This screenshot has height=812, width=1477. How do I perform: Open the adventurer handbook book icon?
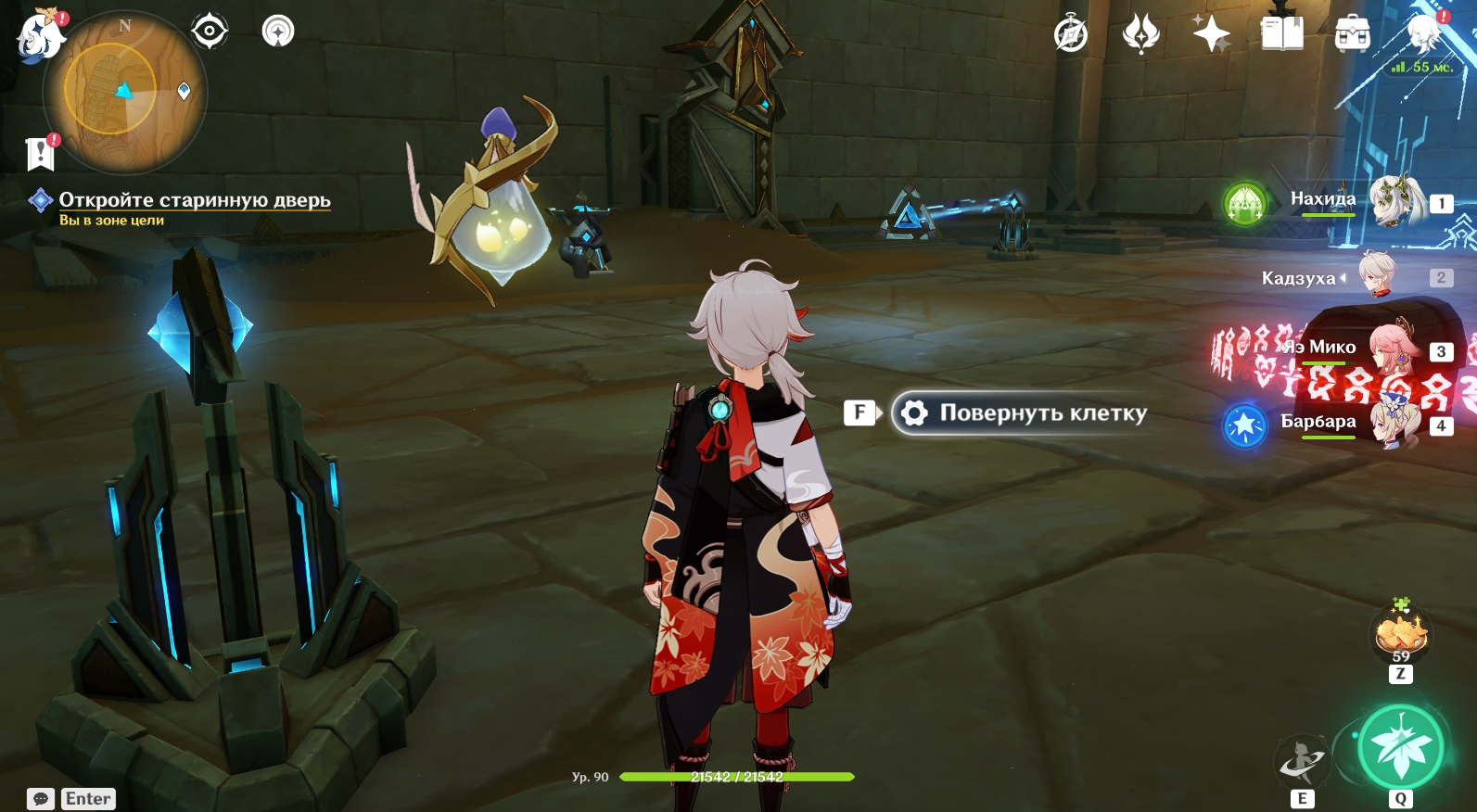[1282, 35]
